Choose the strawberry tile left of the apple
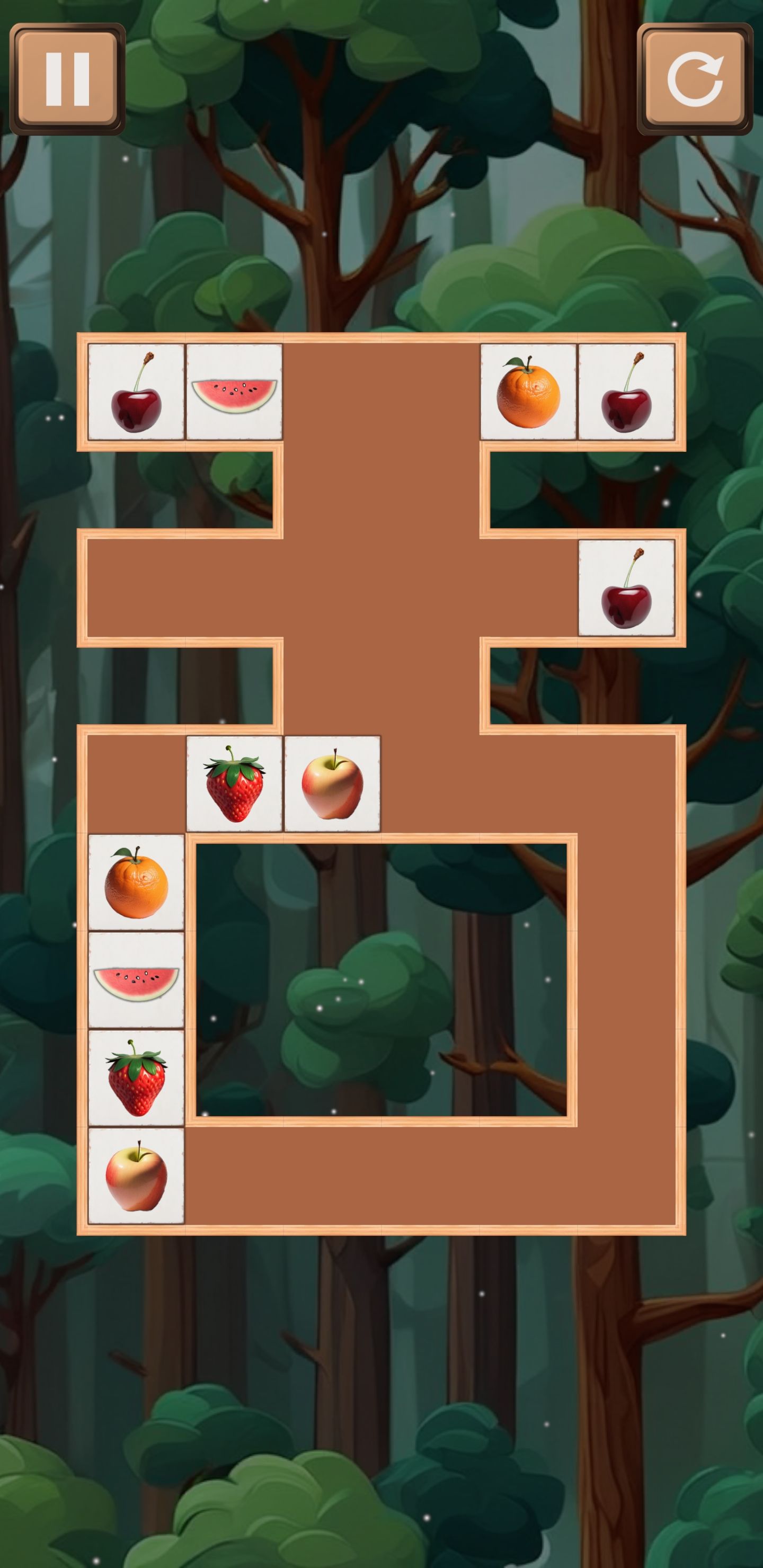The image size is (763, 1568). click(x=234, y=784)
